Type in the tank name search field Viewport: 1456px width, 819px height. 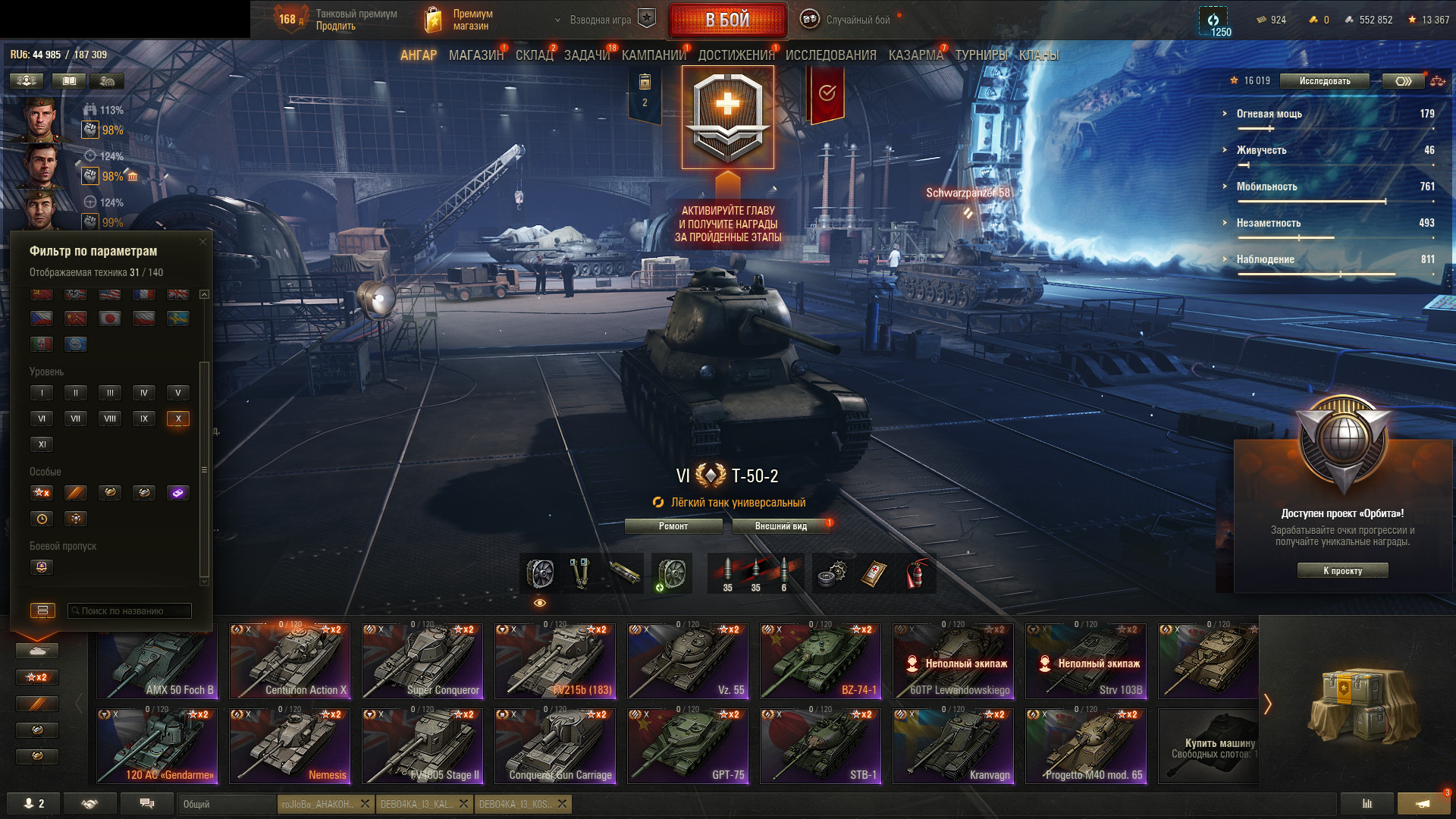click(x=130, y=611)
